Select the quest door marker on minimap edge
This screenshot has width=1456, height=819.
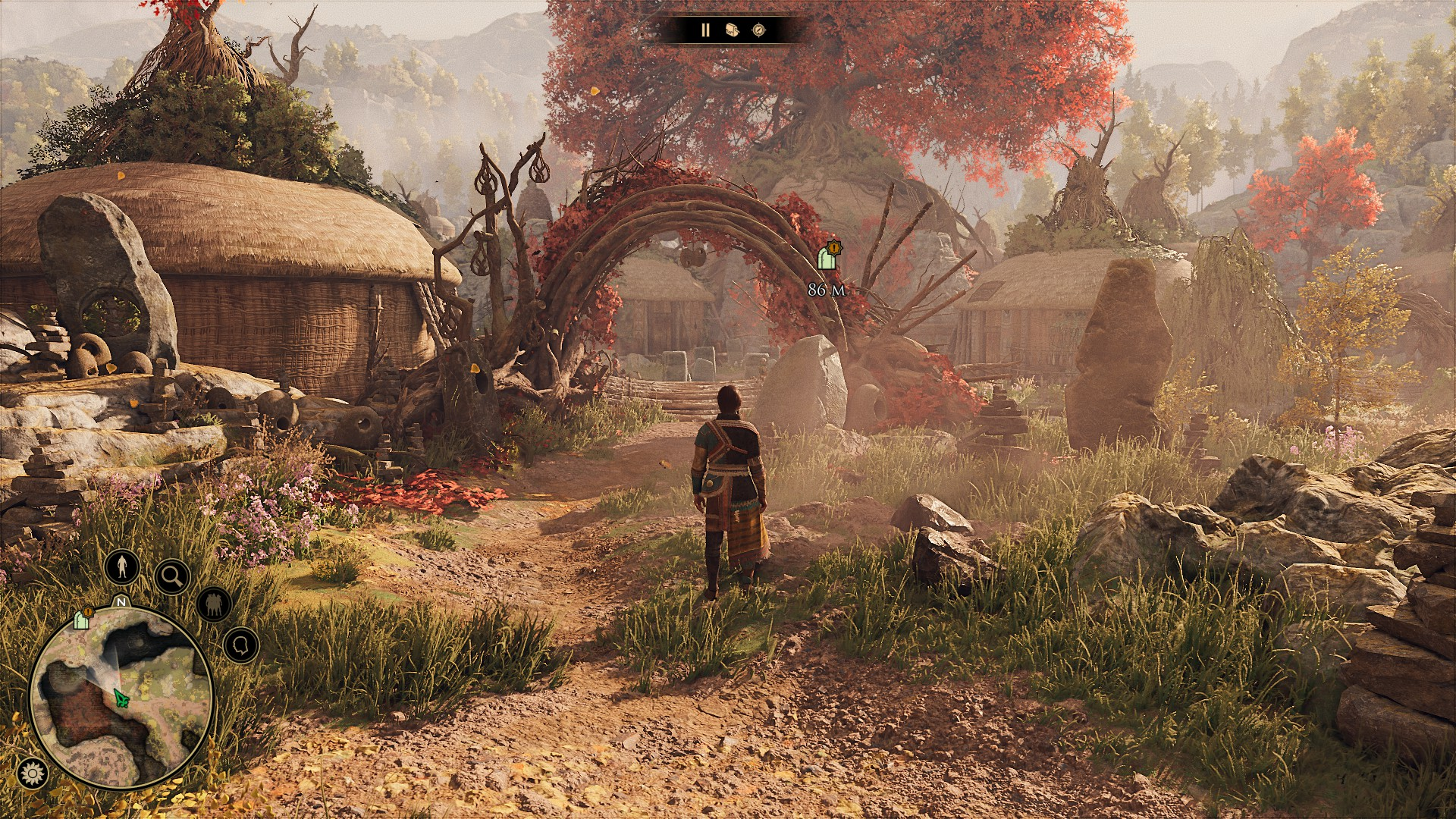82,620
